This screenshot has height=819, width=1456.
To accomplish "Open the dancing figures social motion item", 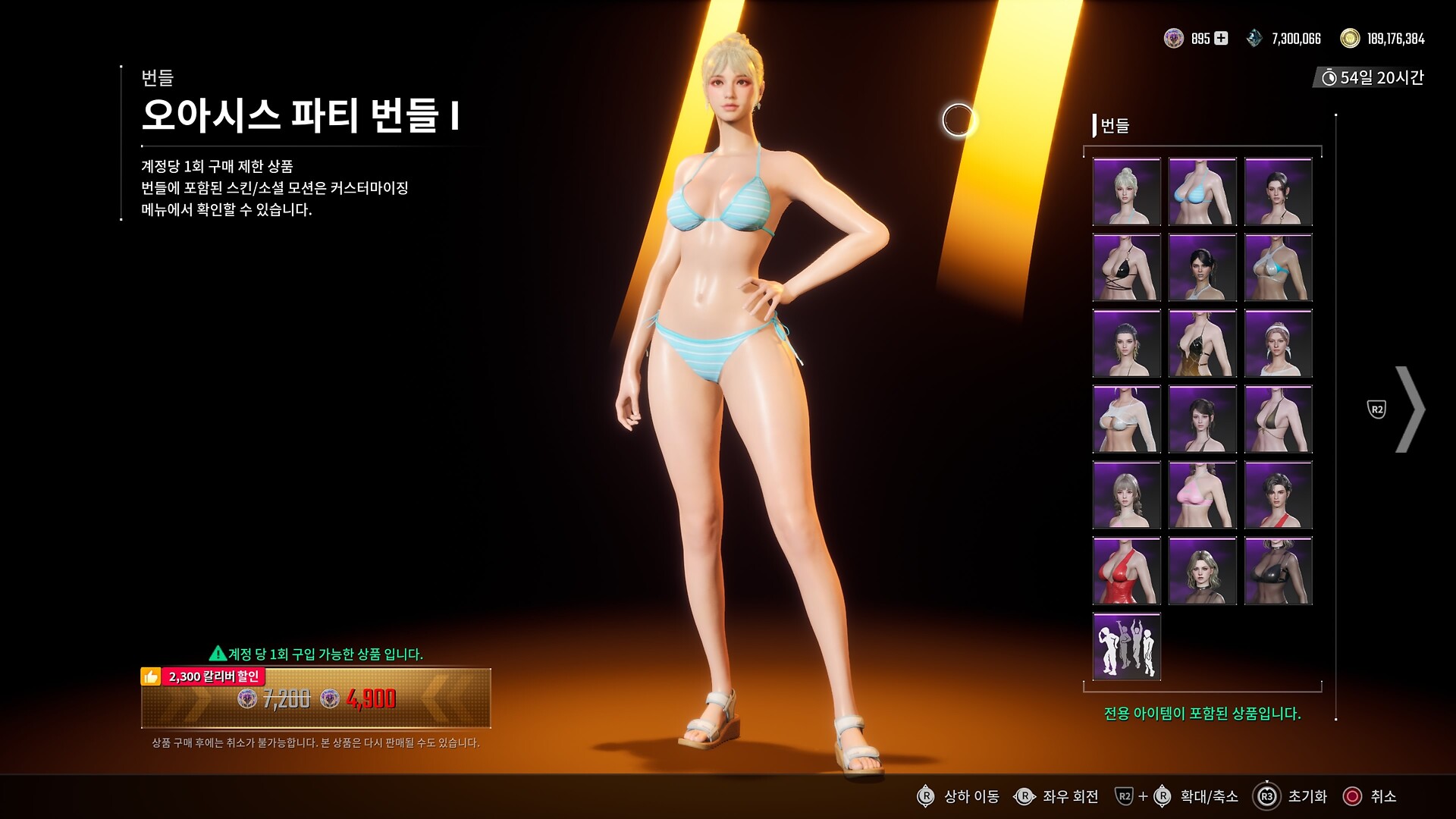I will tap(1126, 647).
